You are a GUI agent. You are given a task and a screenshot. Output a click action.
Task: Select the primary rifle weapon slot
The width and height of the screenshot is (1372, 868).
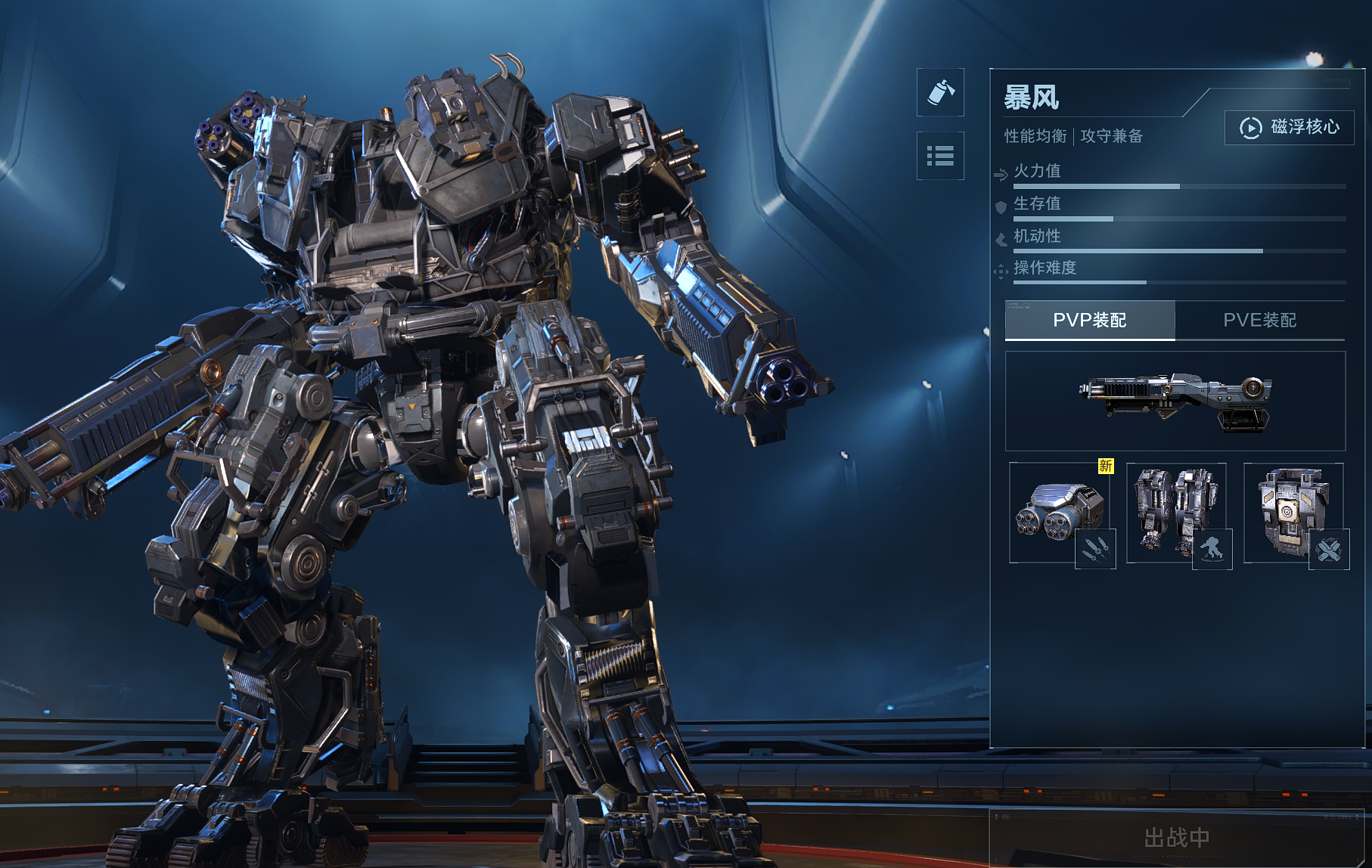pyautogui.click(x=1175, y=401)
